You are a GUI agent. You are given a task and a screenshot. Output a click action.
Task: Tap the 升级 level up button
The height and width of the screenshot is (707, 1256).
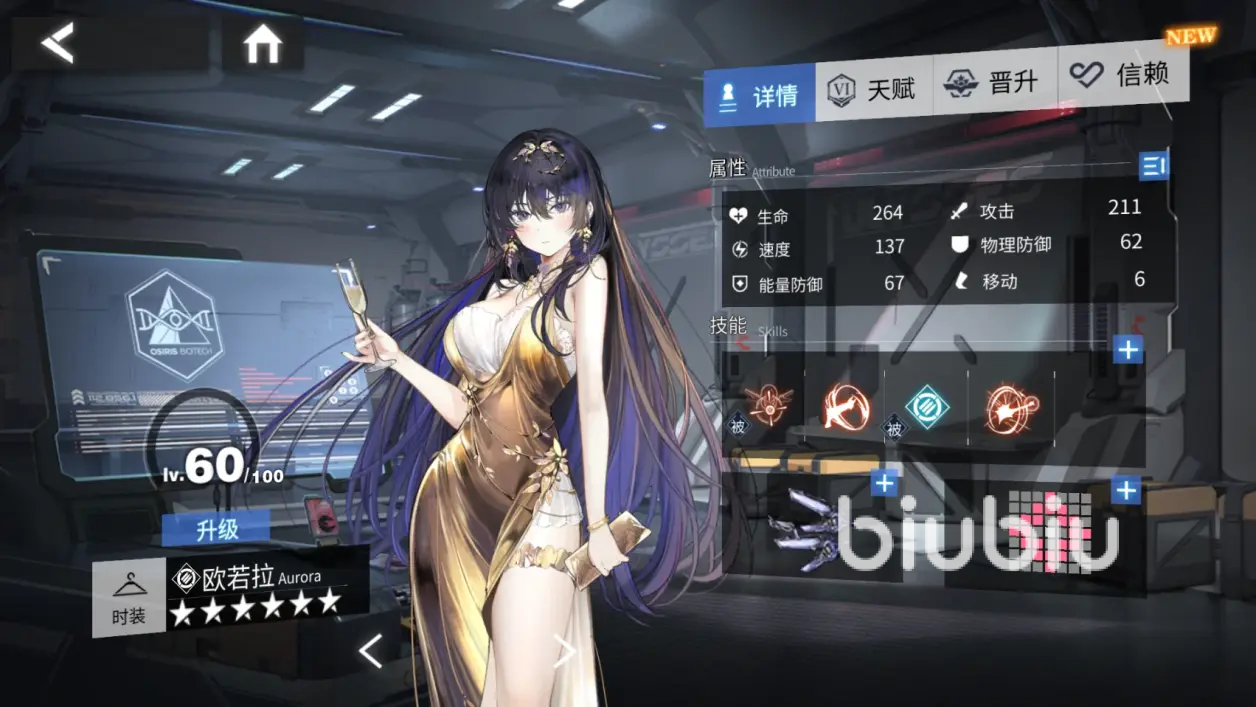click(x=215, y=529)
